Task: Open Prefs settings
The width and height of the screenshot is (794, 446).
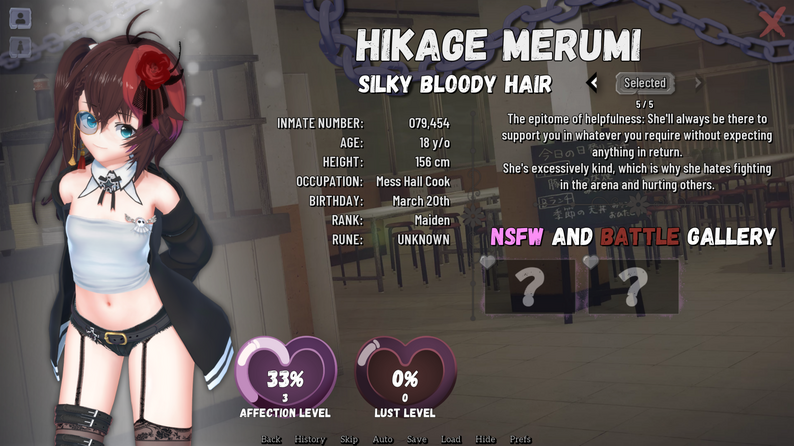Action: (520, 439)
